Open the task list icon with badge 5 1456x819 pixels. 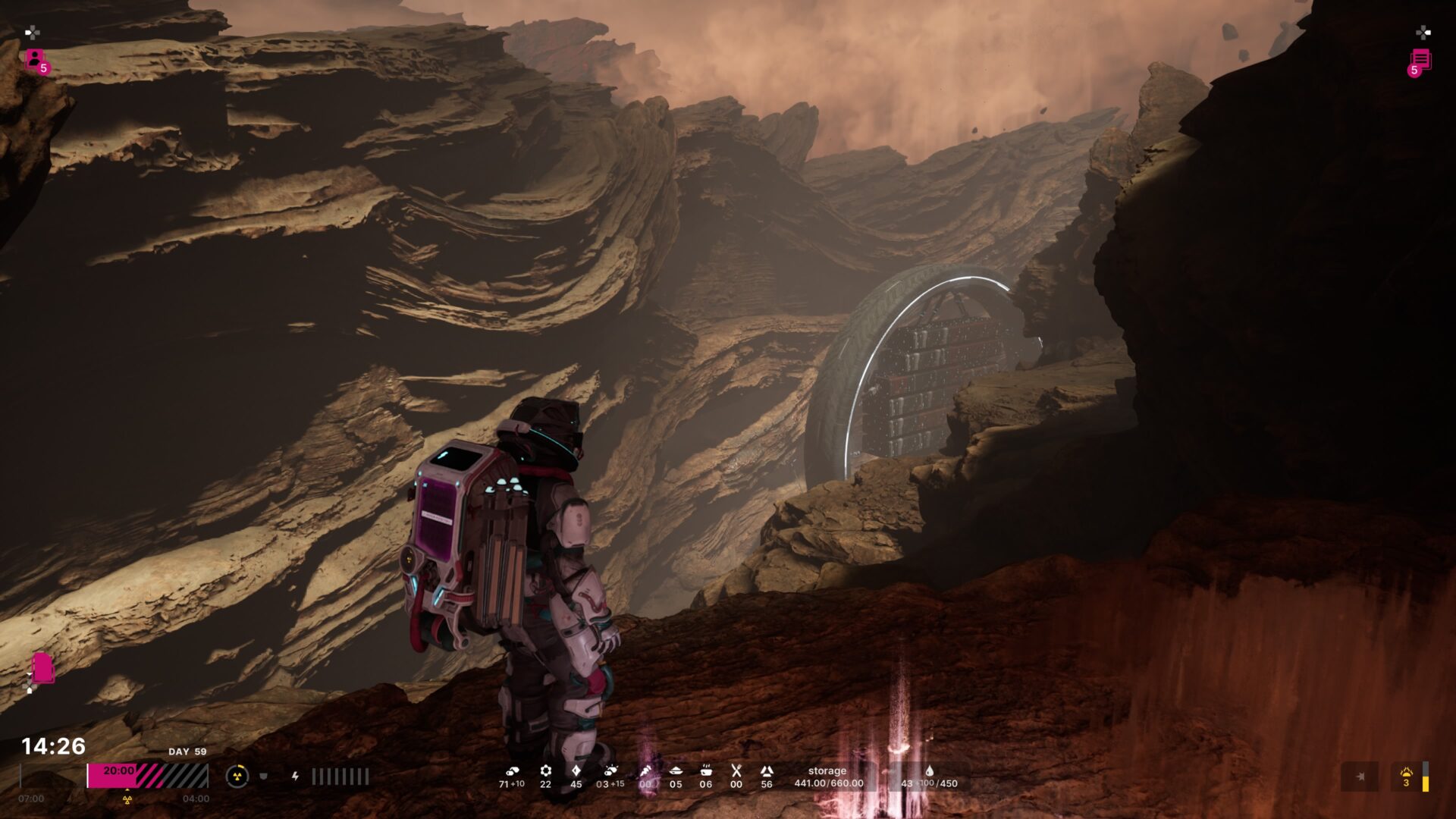(1420, 61)
